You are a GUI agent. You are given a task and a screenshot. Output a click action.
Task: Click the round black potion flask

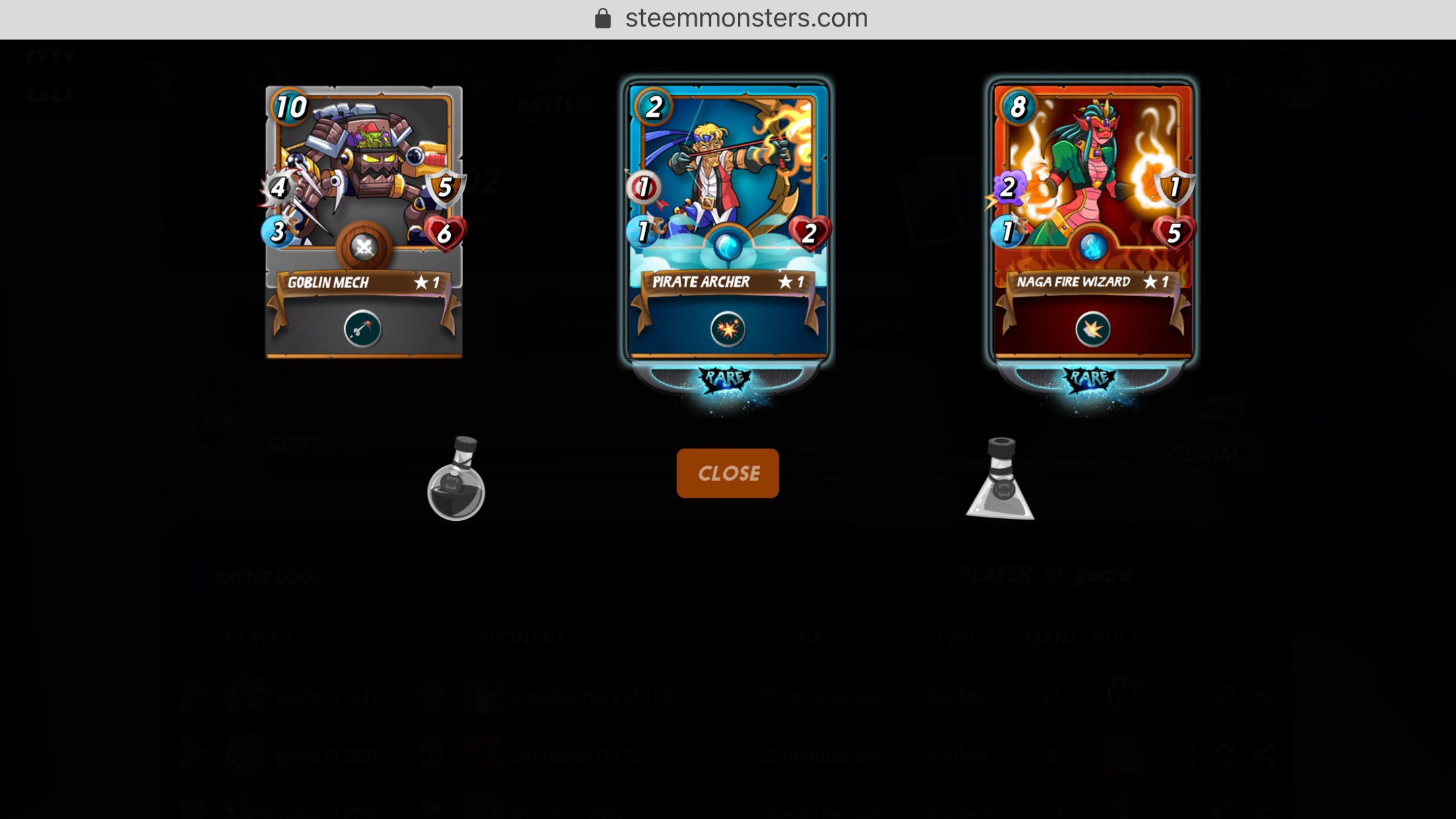[x=456, y=481]
